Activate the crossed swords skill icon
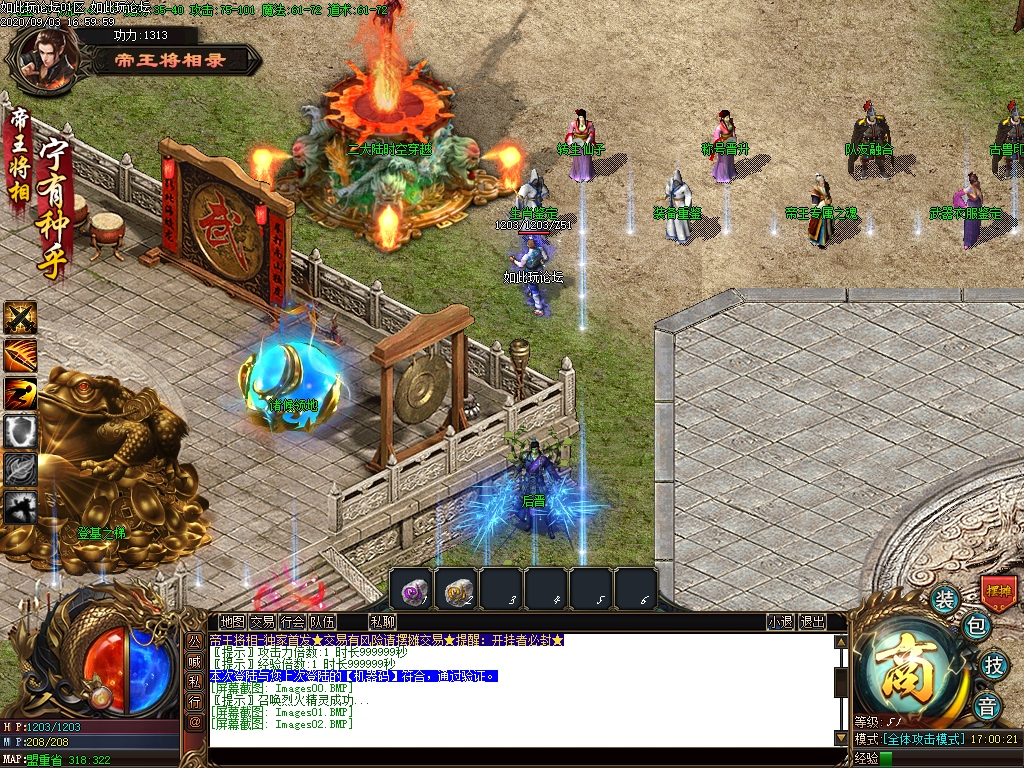 pos(20,318)
